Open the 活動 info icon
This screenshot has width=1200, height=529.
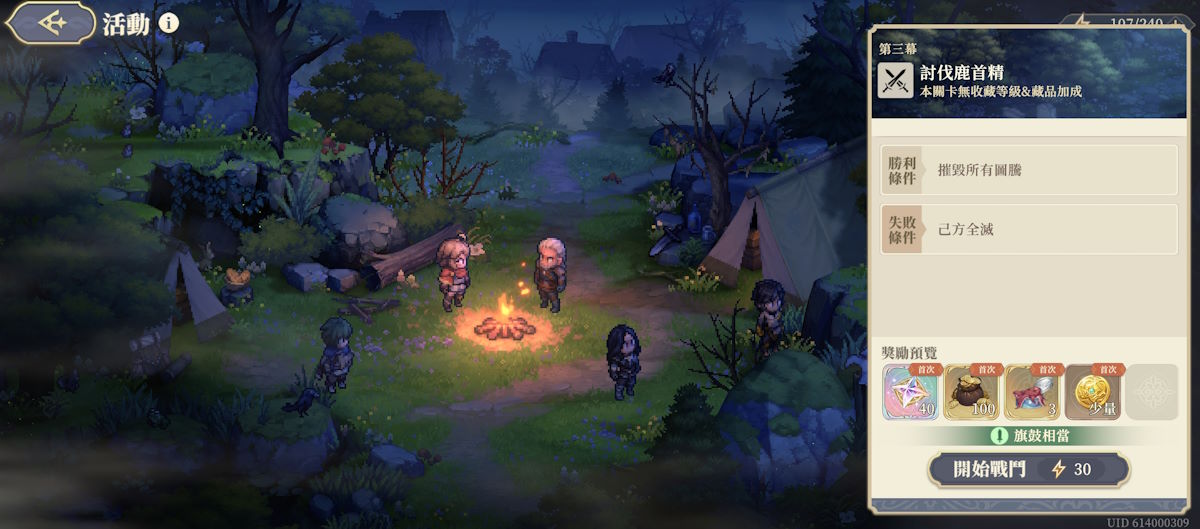tap(169, 23)
